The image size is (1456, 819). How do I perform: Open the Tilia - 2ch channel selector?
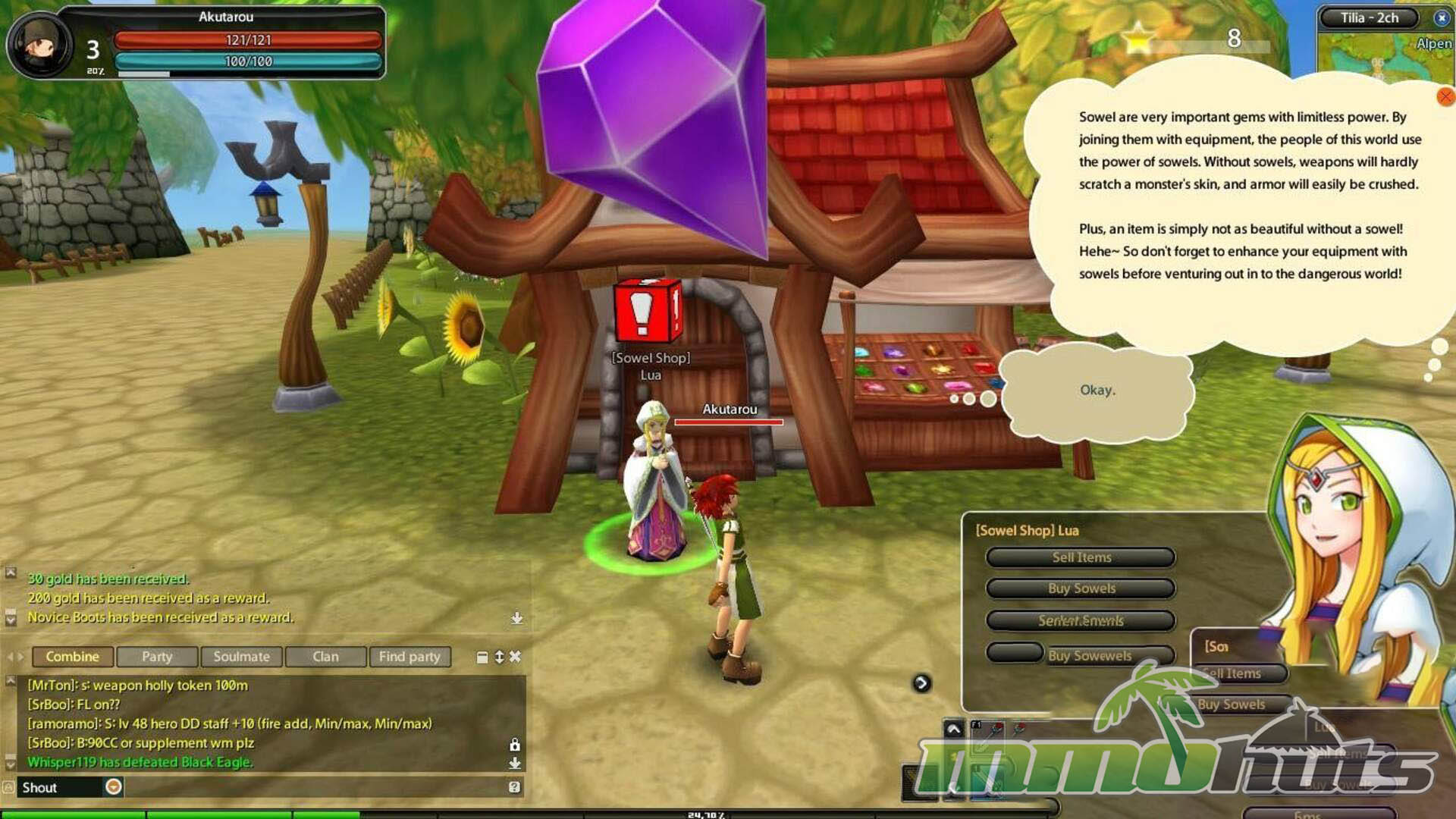(1369, 17)
